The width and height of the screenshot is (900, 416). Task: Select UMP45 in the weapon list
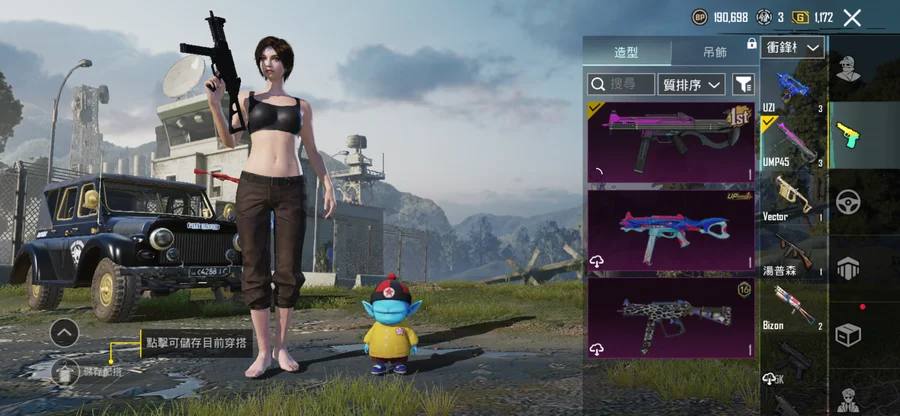coord(792,141)
